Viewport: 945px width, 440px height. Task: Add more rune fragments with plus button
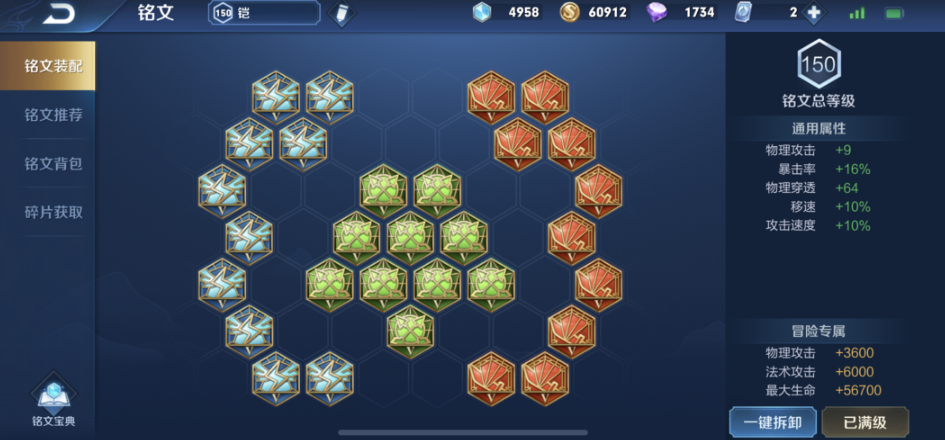pos(813,13)
